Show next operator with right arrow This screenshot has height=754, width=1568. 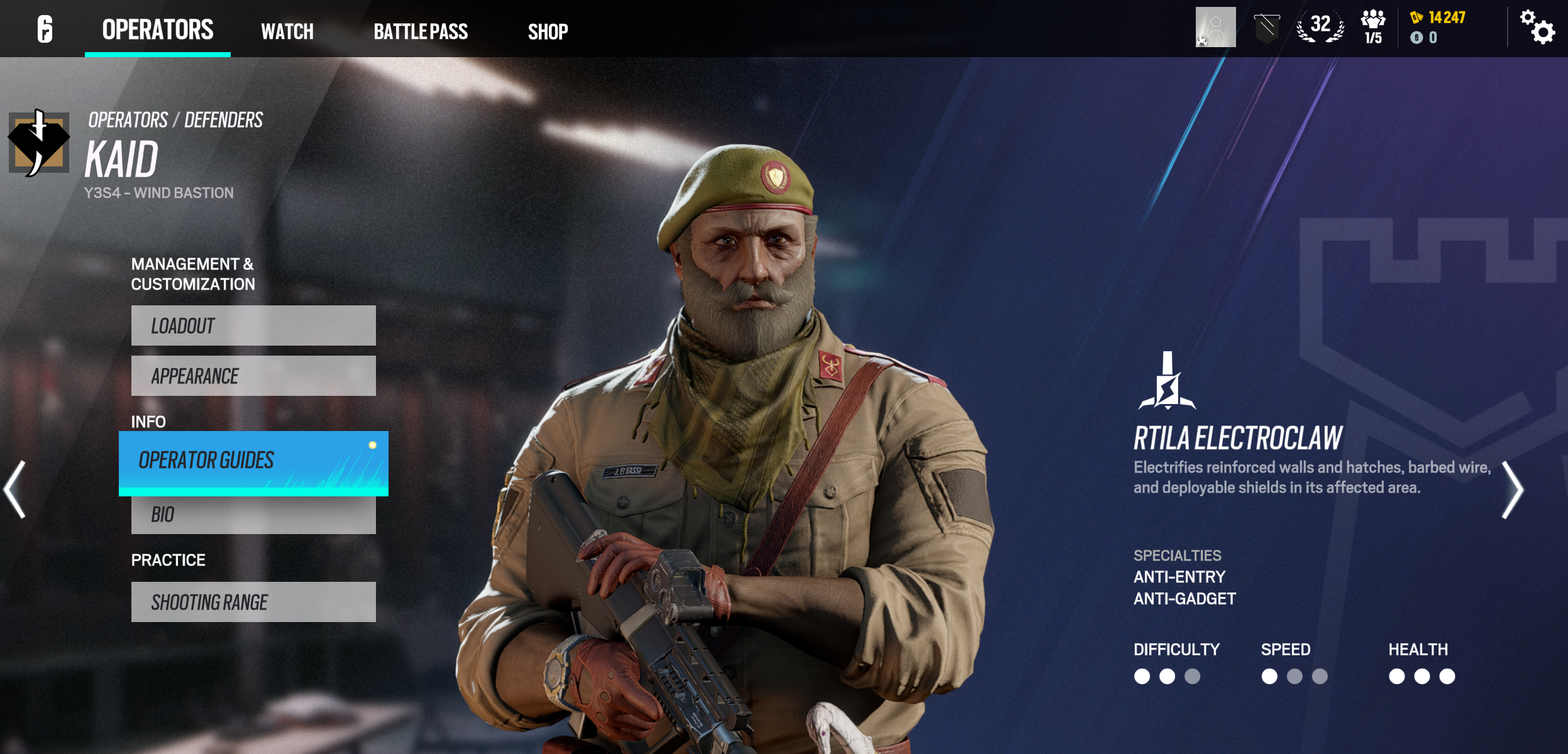[1512, 489]
